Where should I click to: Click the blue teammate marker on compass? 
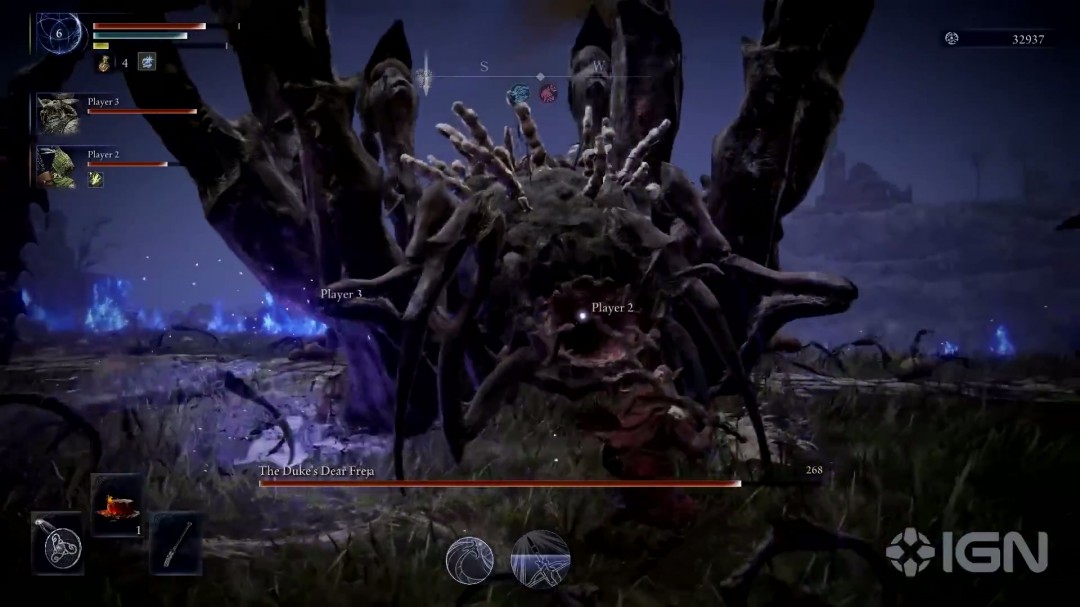[518, 95]
